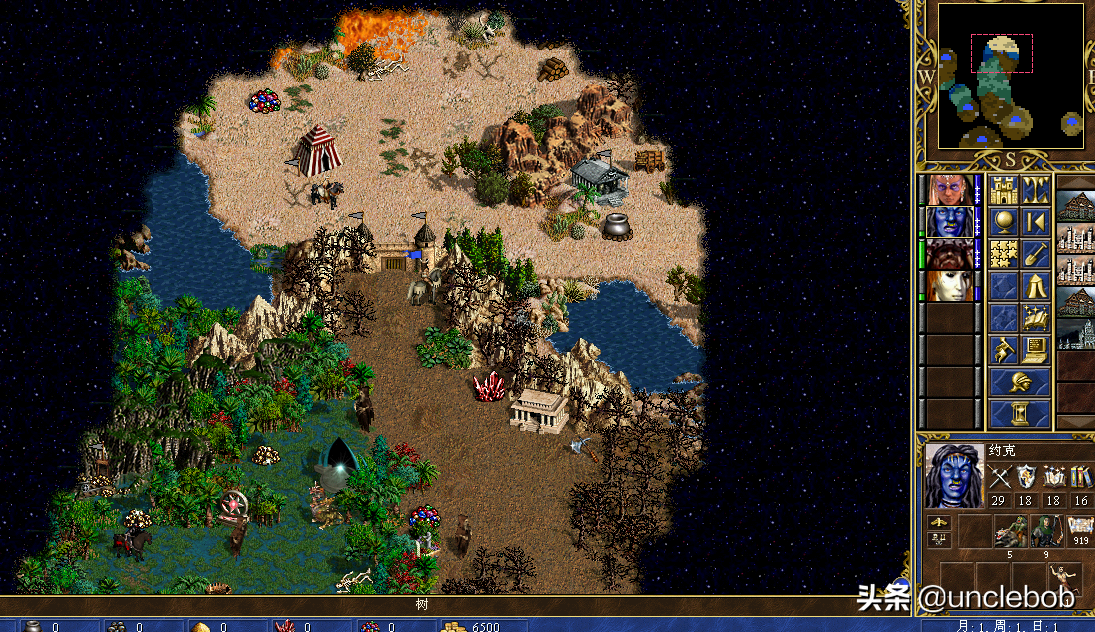
Task: Select the pale red-haired hero portrait
Action: point(947,286)
